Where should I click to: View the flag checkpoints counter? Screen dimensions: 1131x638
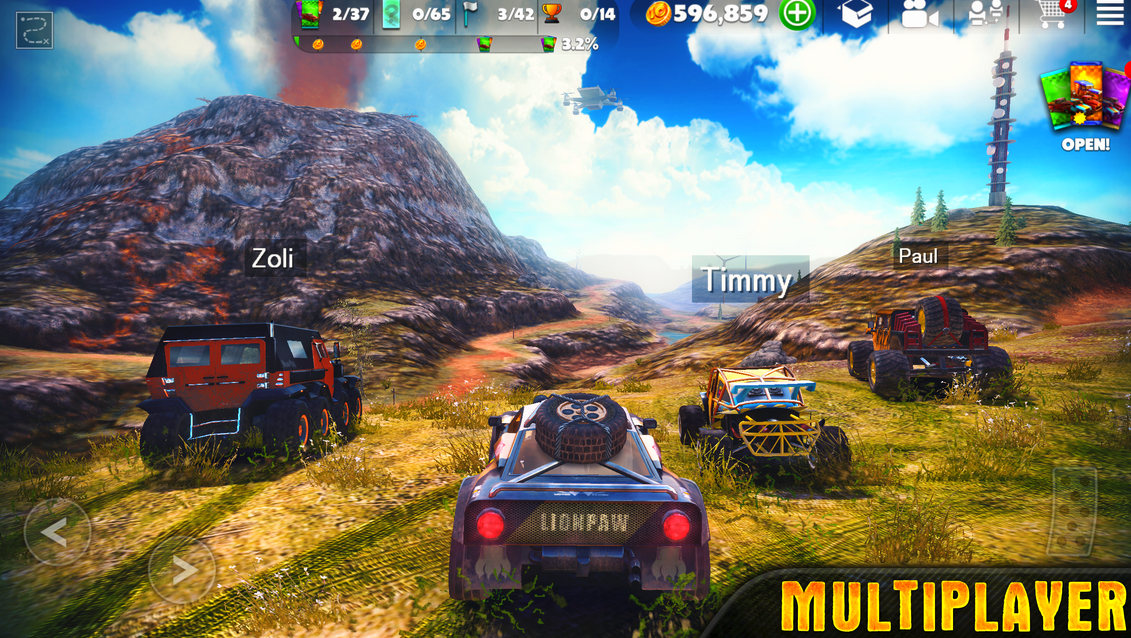point(500,14)
